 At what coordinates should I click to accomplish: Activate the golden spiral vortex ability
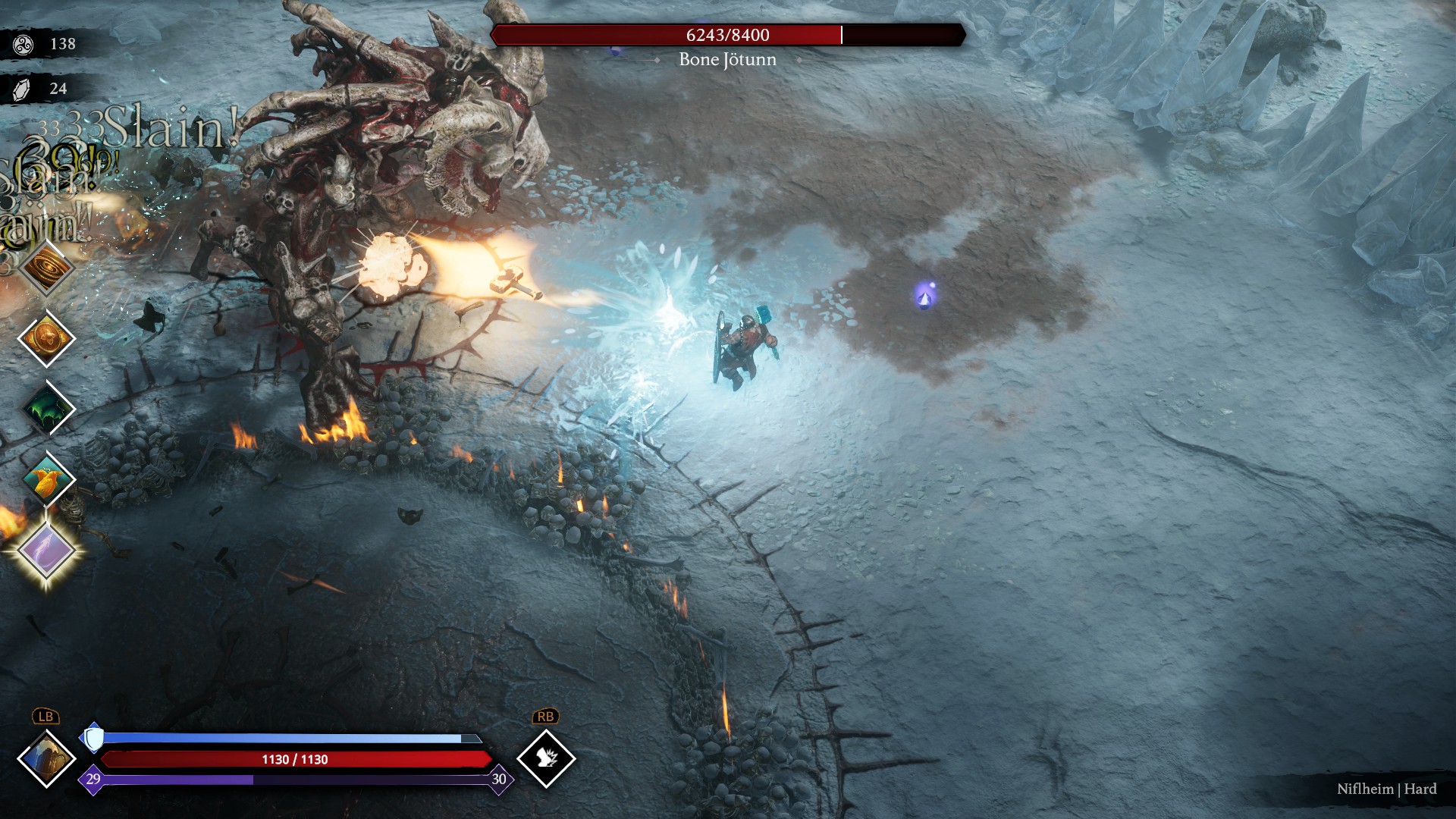click(x=46, y=268)
